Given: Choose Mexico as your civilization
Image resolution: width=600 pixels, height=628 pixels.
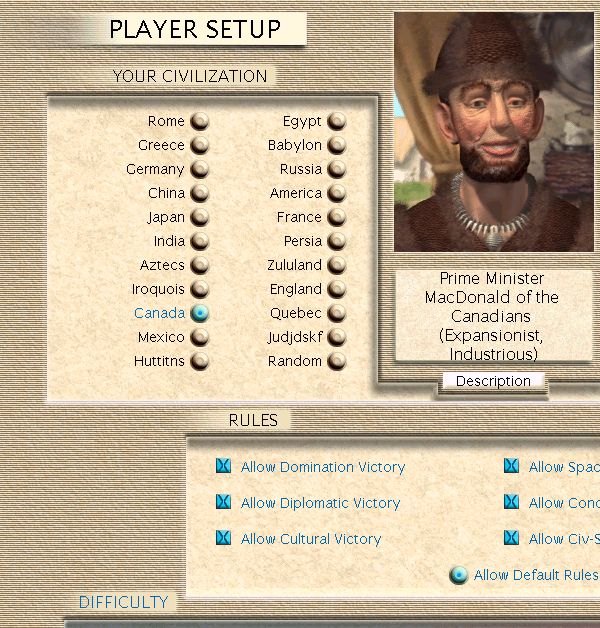Looking at the screenshot, I should click(x=200, y=338).
